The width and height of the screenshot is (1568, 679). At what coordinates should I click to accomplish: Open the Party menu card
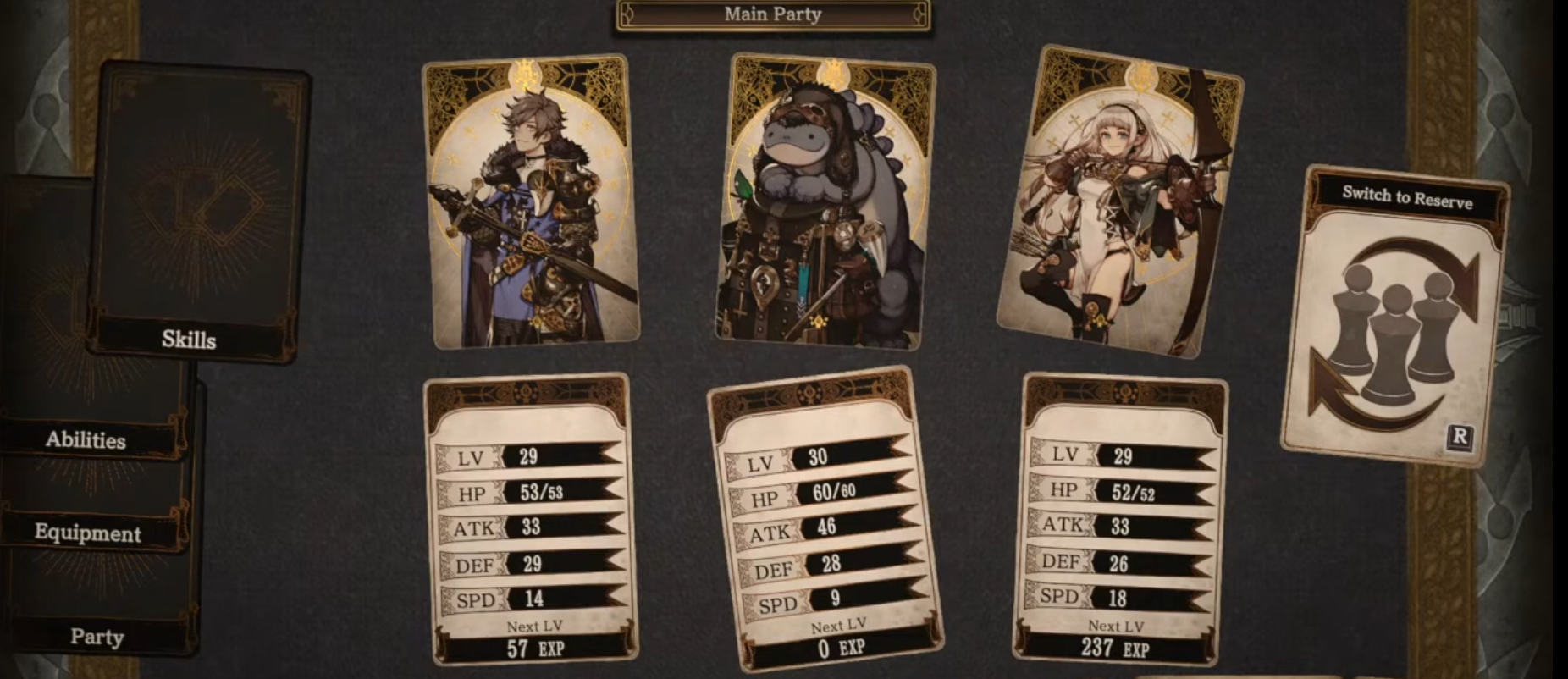coord(97,638)
